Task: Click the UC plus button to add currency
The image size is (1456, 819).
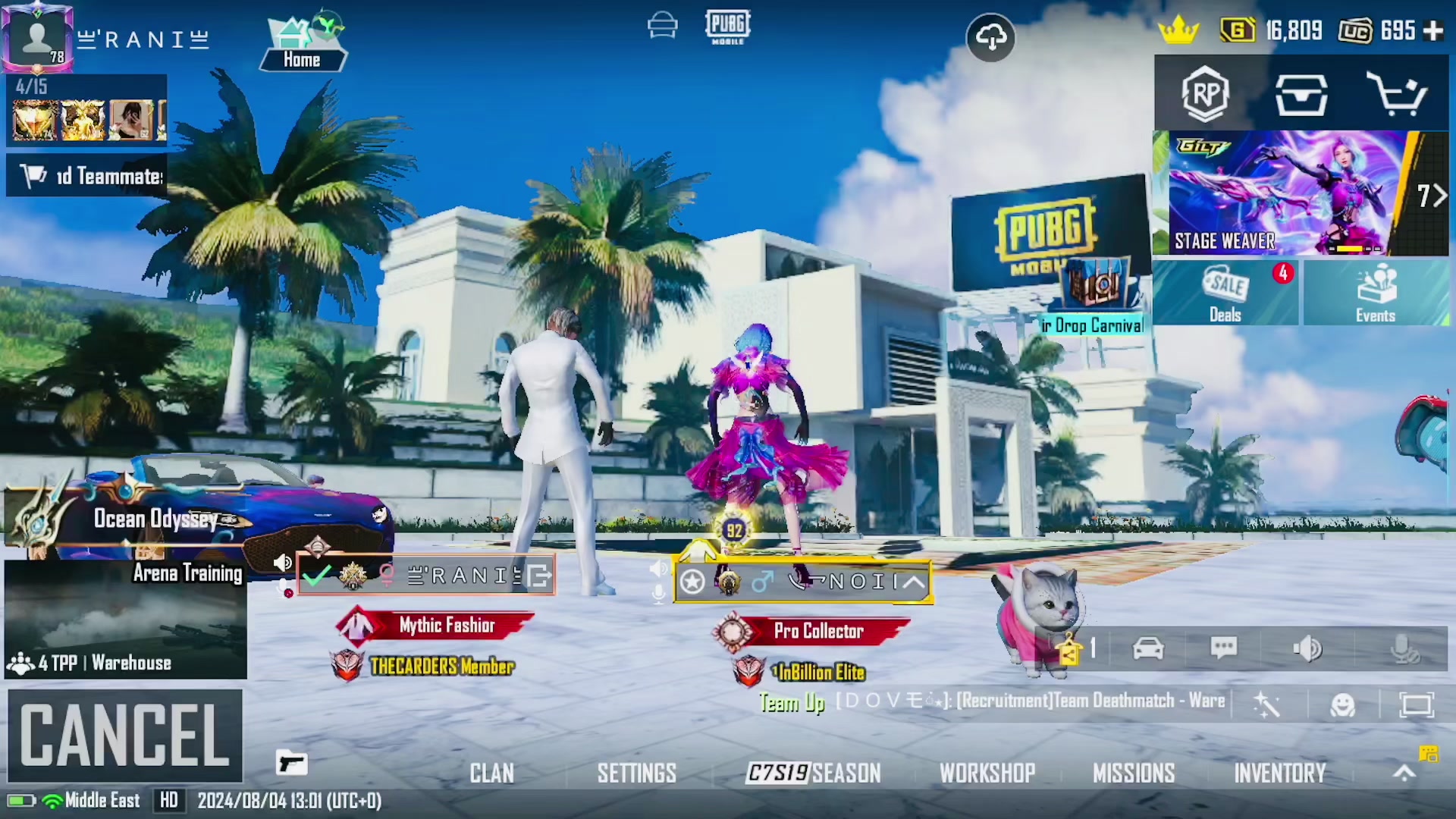Action: 1433,30
